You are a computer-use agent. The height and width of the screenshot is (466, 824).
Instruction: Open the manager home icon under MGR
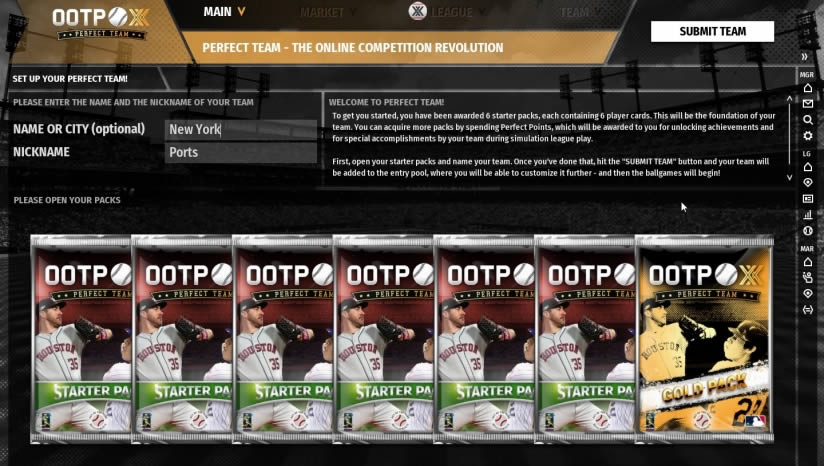[x=808, y=88]
